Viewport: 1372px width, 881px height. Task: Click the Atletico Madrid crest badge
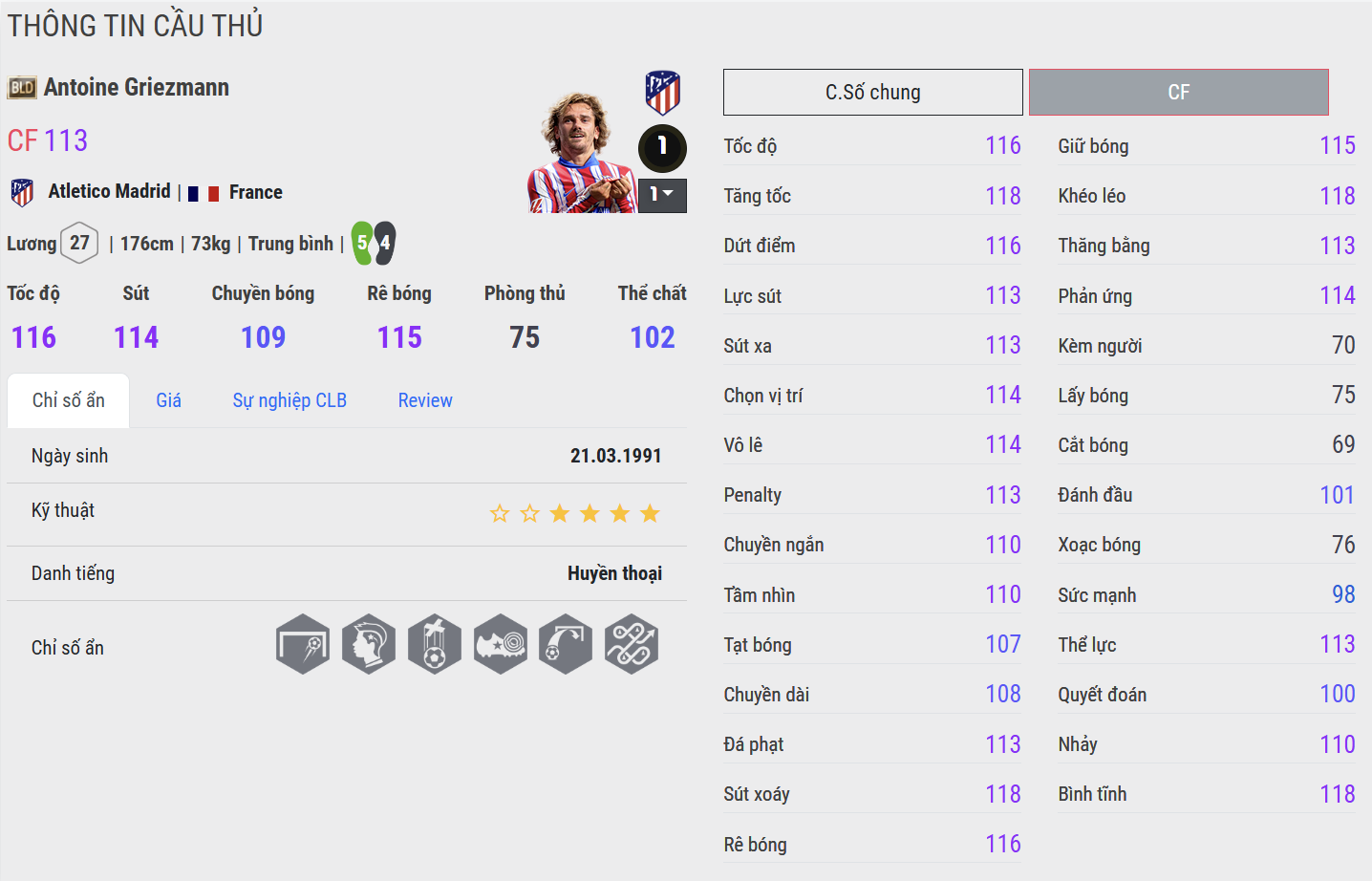[x=662, y=93]
